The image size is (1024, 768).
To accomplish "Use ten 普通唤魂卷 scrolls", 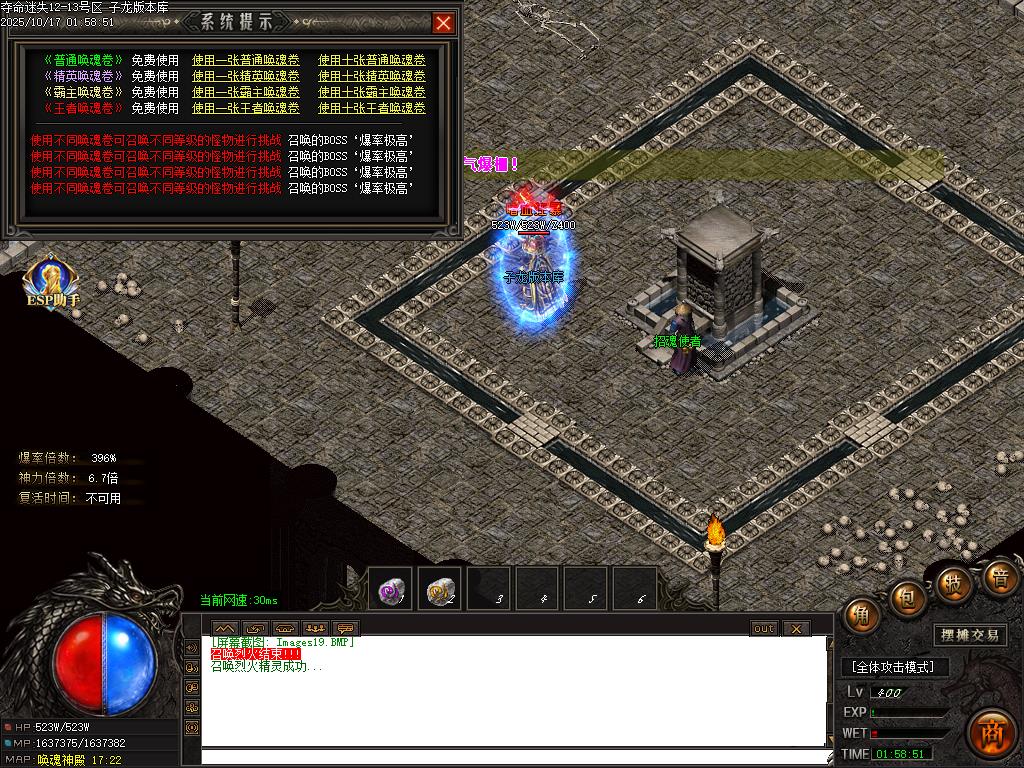I will pos(372,60).
